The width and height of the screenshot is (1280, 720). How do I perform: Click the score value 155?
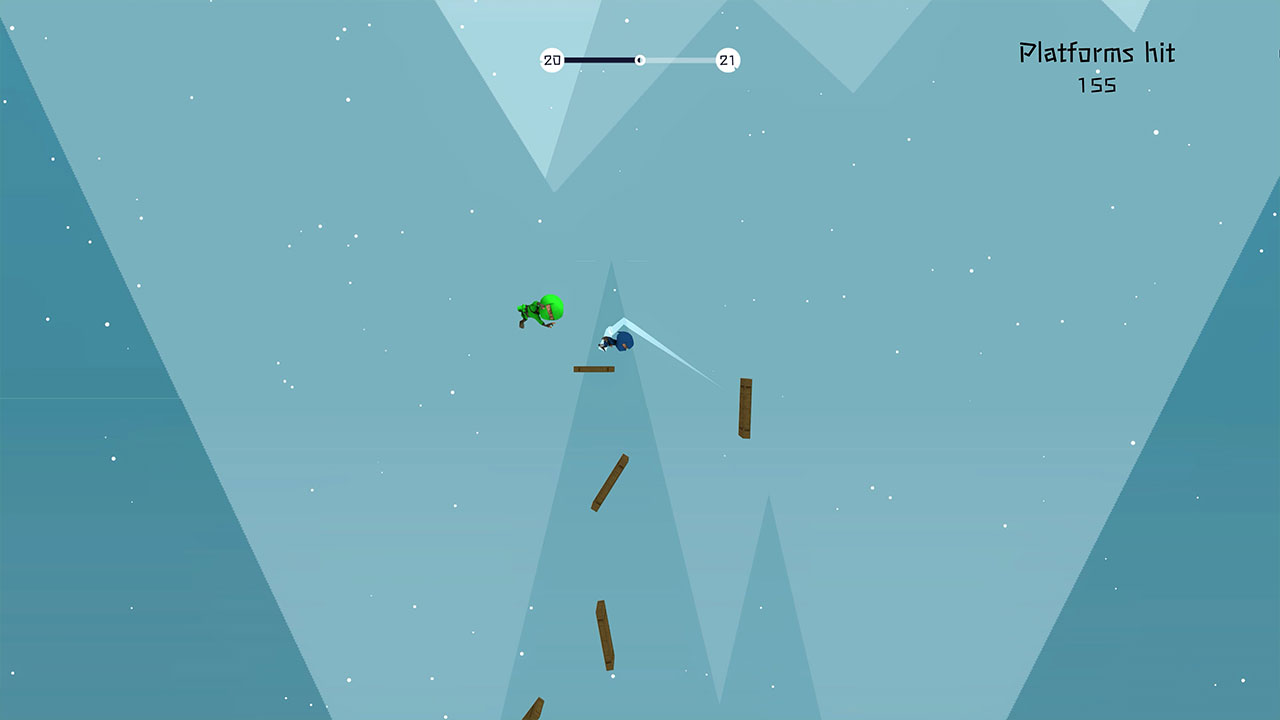[x=1098, y=87]
